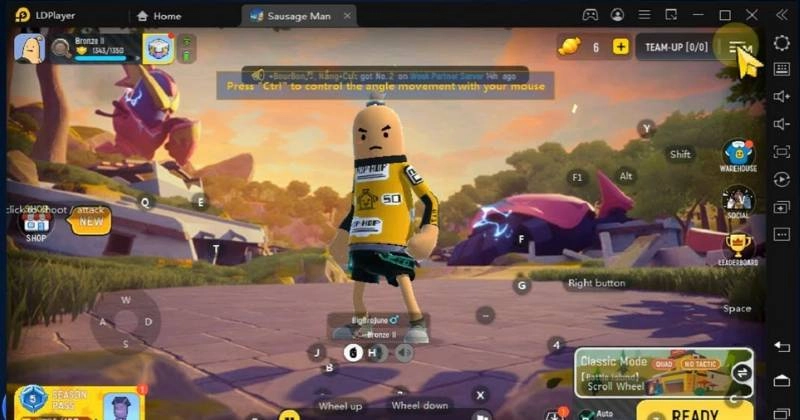Viewport: 800px width, 420px height.
Task: Toggle the mode swap arrows button
Action: (742, 373)
